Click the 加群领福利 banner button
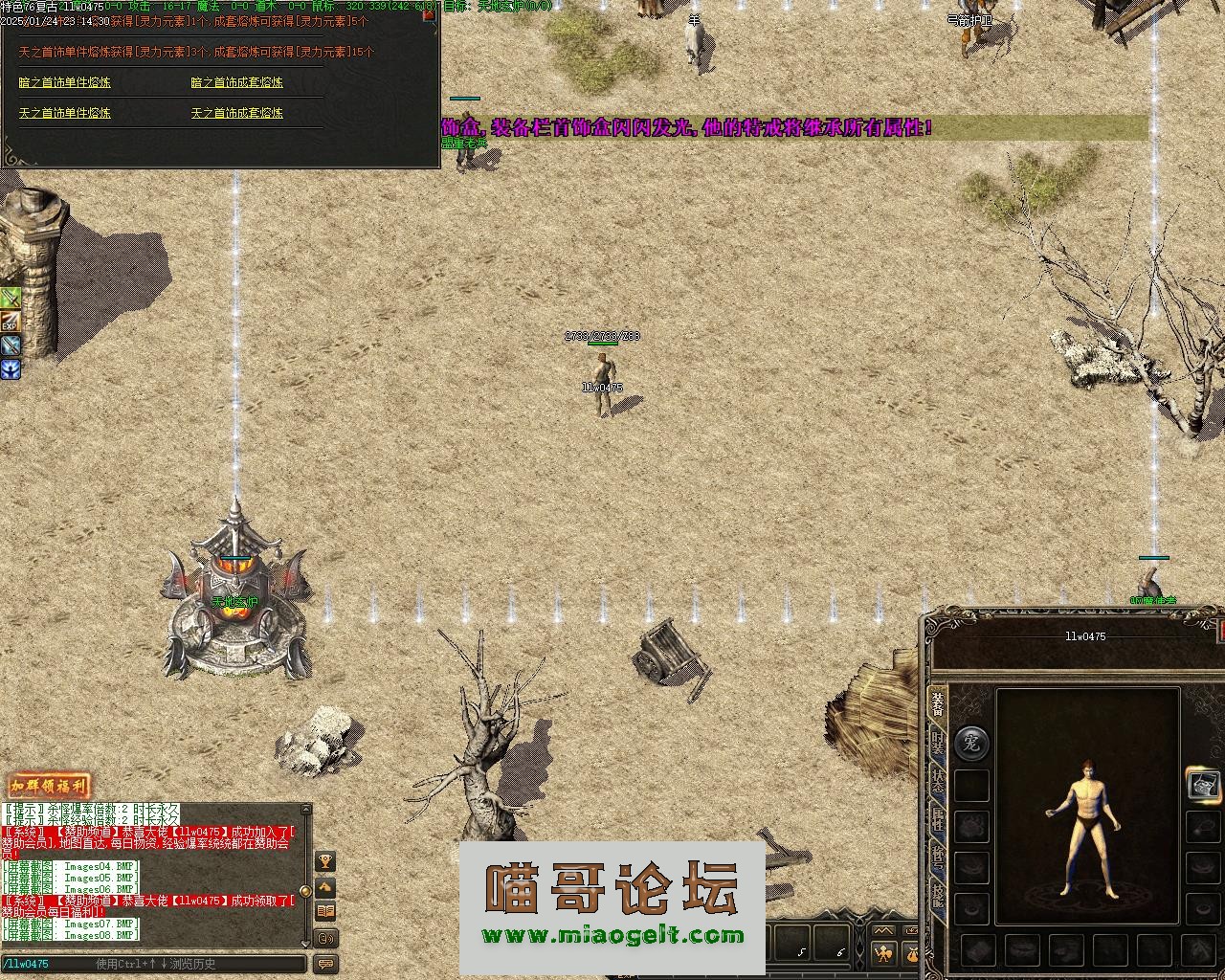This screenshot has width=1225, height=980. pyautogui.click(x=48, y=788)
